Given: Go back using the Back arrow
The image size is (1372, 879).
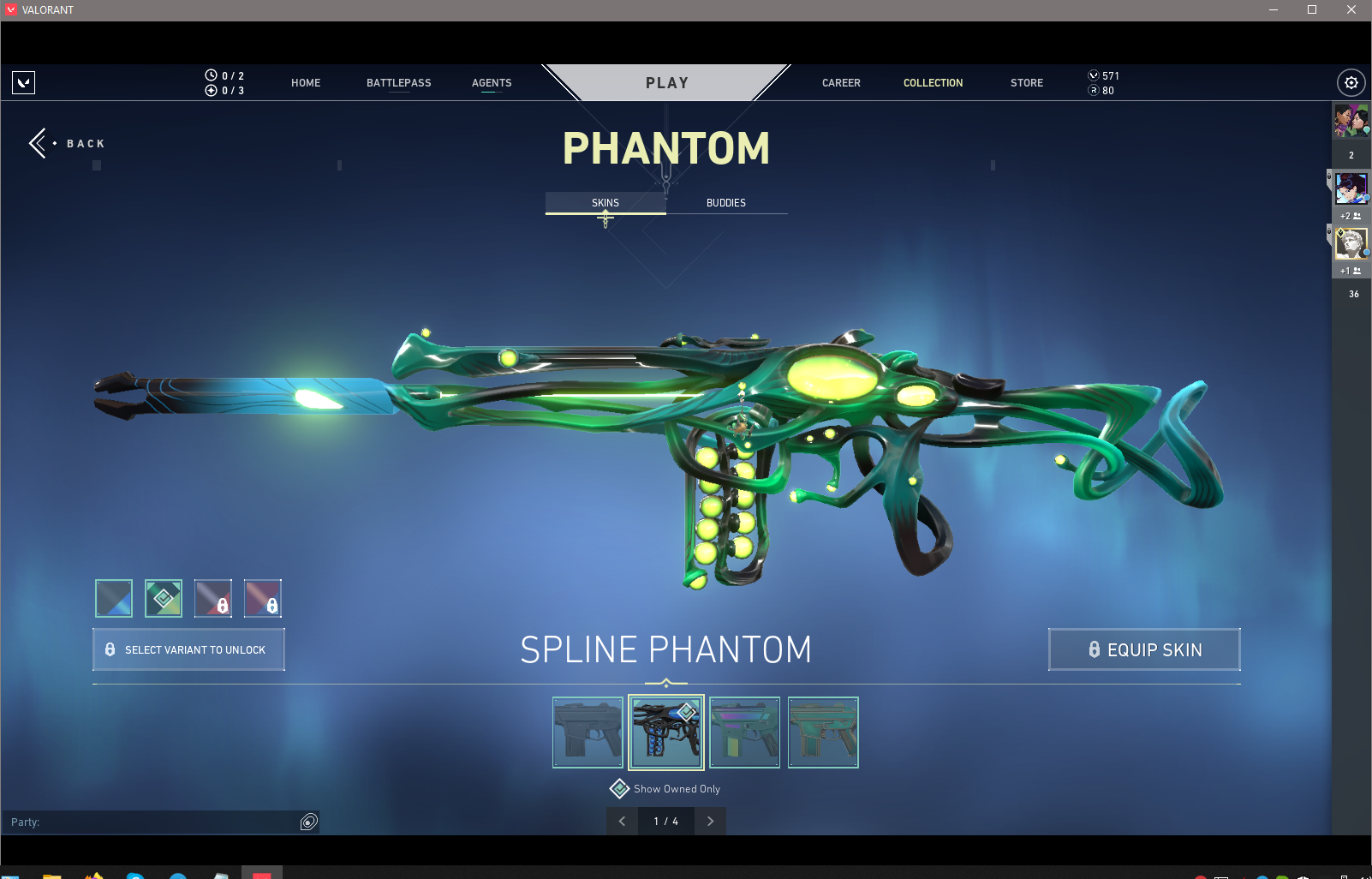Looking at the screenshot, I should tap(39, 143).
